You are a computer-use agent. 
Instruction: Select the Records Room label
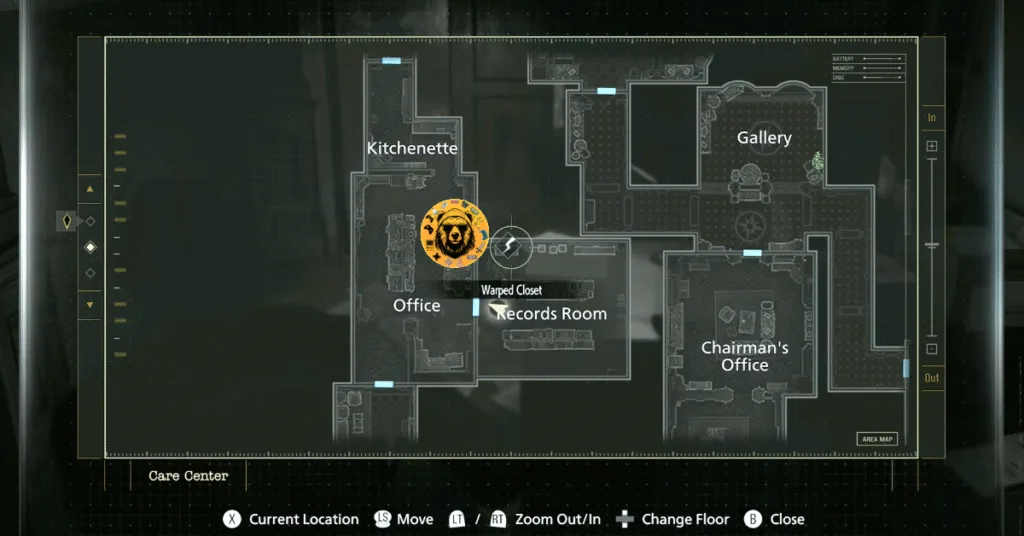552,314
